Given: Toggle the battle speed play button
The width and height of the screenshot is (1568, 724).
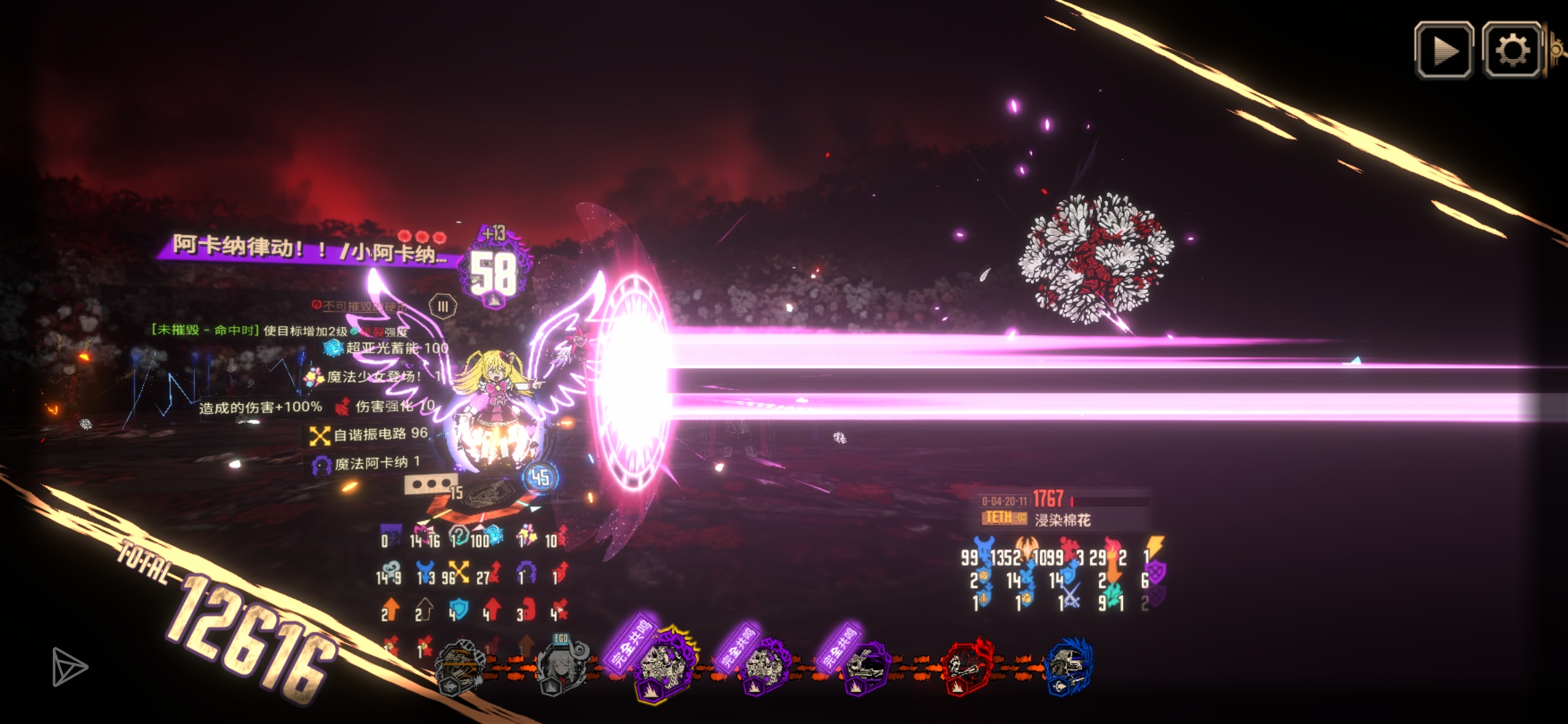Looking at the screenshot, I should pos(1443,51).
